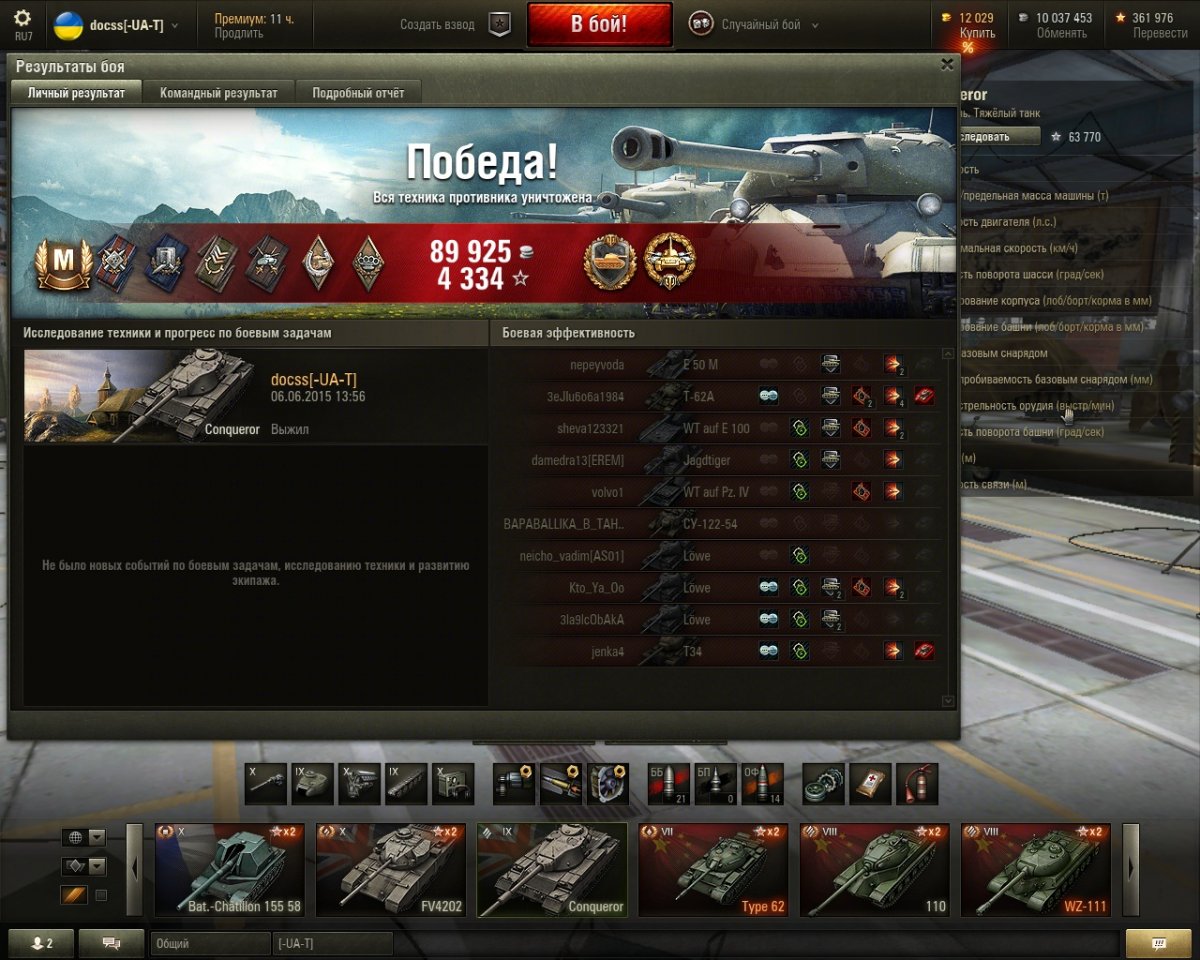Screen dimensions: 1200x960
Task: Choose the FV4202 tank in the carousel
Action: (391, 870)
